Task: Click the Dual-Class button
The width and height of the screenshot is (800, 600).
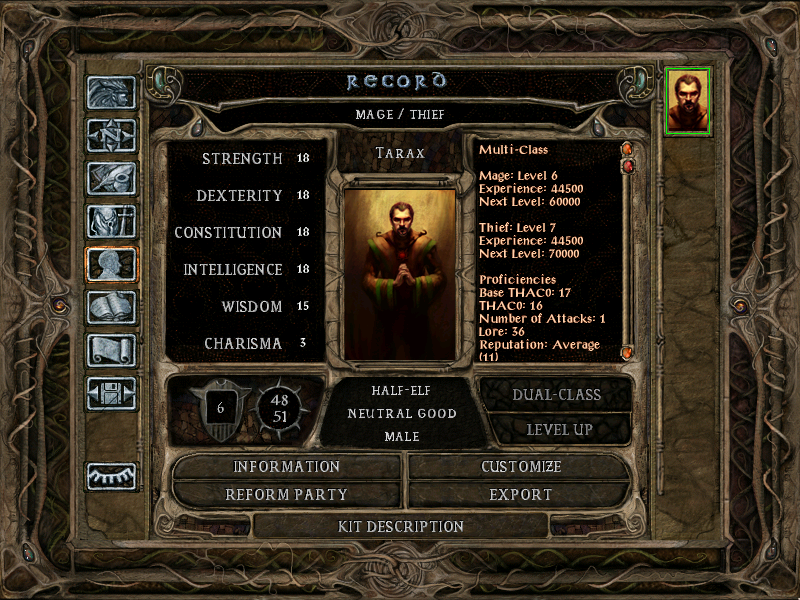Action: tap(556, 394)
